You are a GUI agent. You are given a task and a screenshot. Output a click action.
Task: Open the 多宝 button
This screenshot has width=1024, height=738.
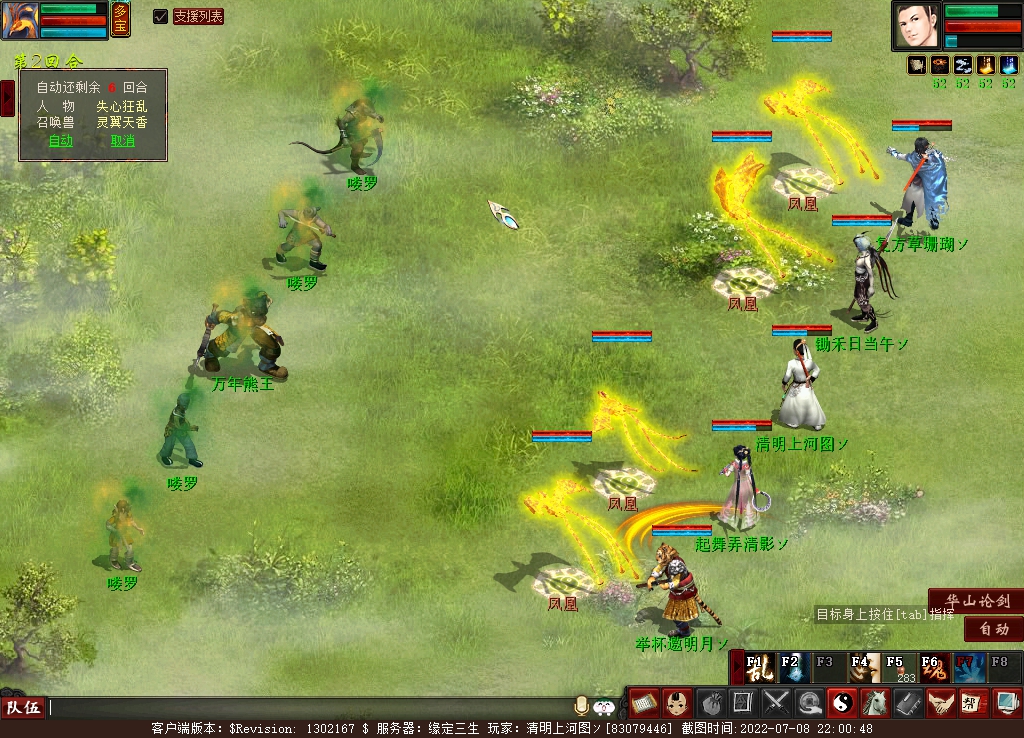pyautogui.click(x=120, y=19)
